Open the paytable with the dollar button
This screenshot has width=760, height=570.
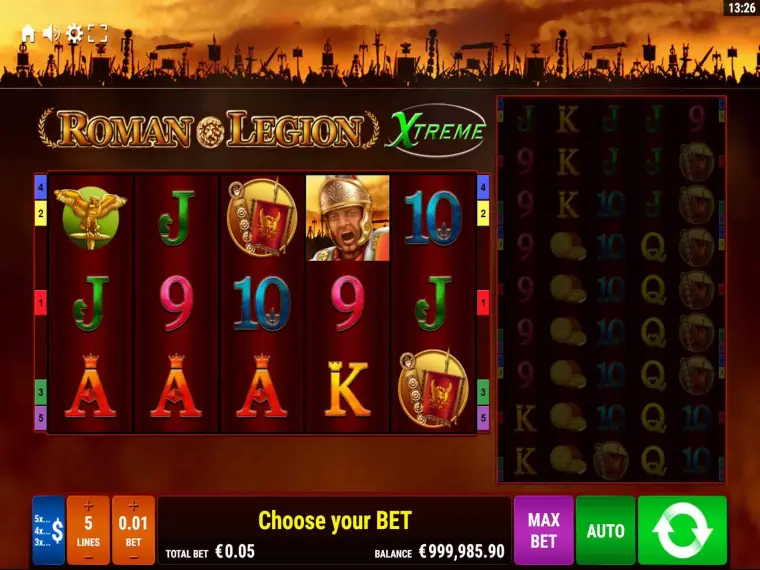click(x=48, y=530)
